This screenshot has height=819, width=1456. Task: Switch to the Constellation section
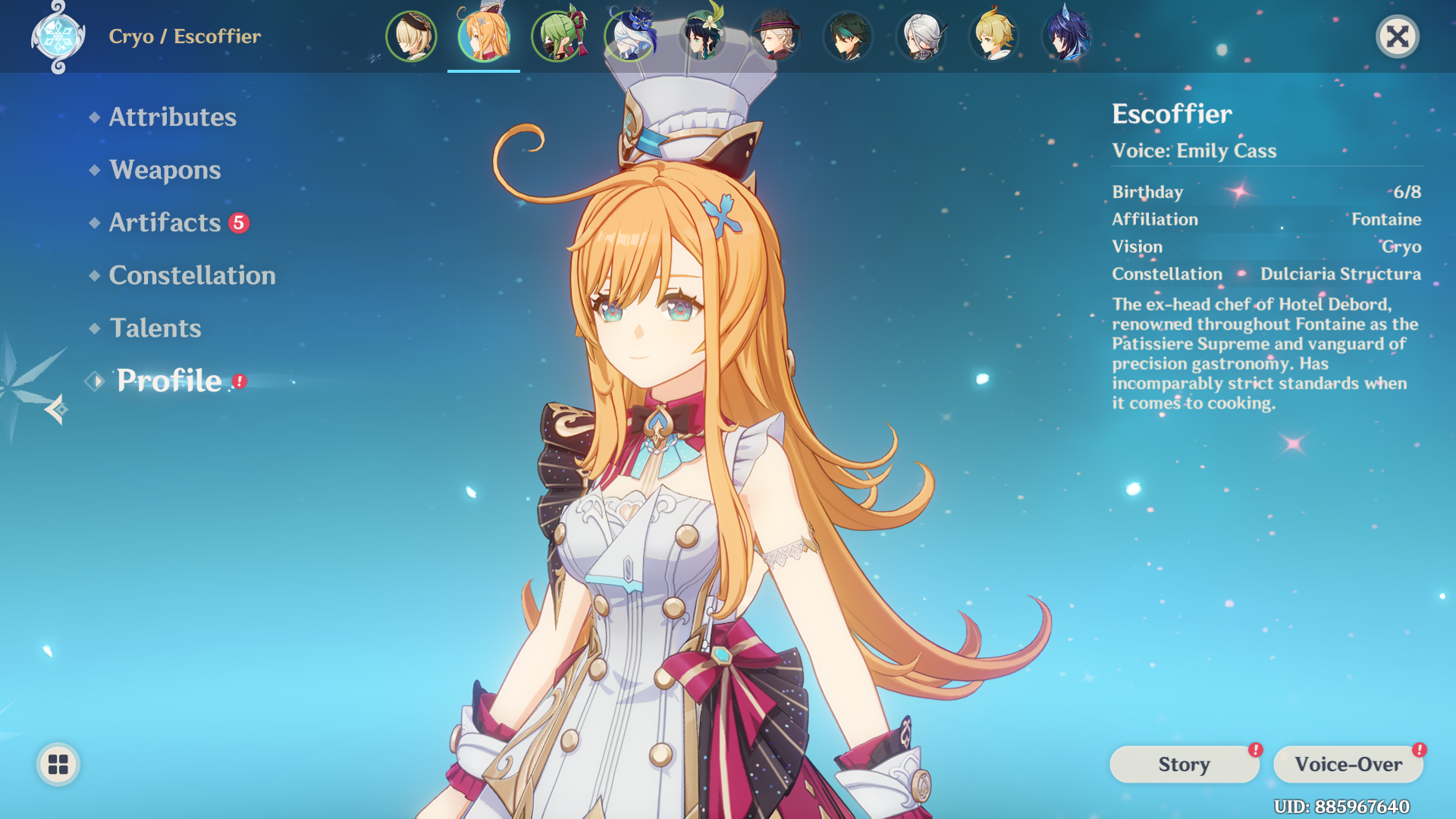[192, 275]
